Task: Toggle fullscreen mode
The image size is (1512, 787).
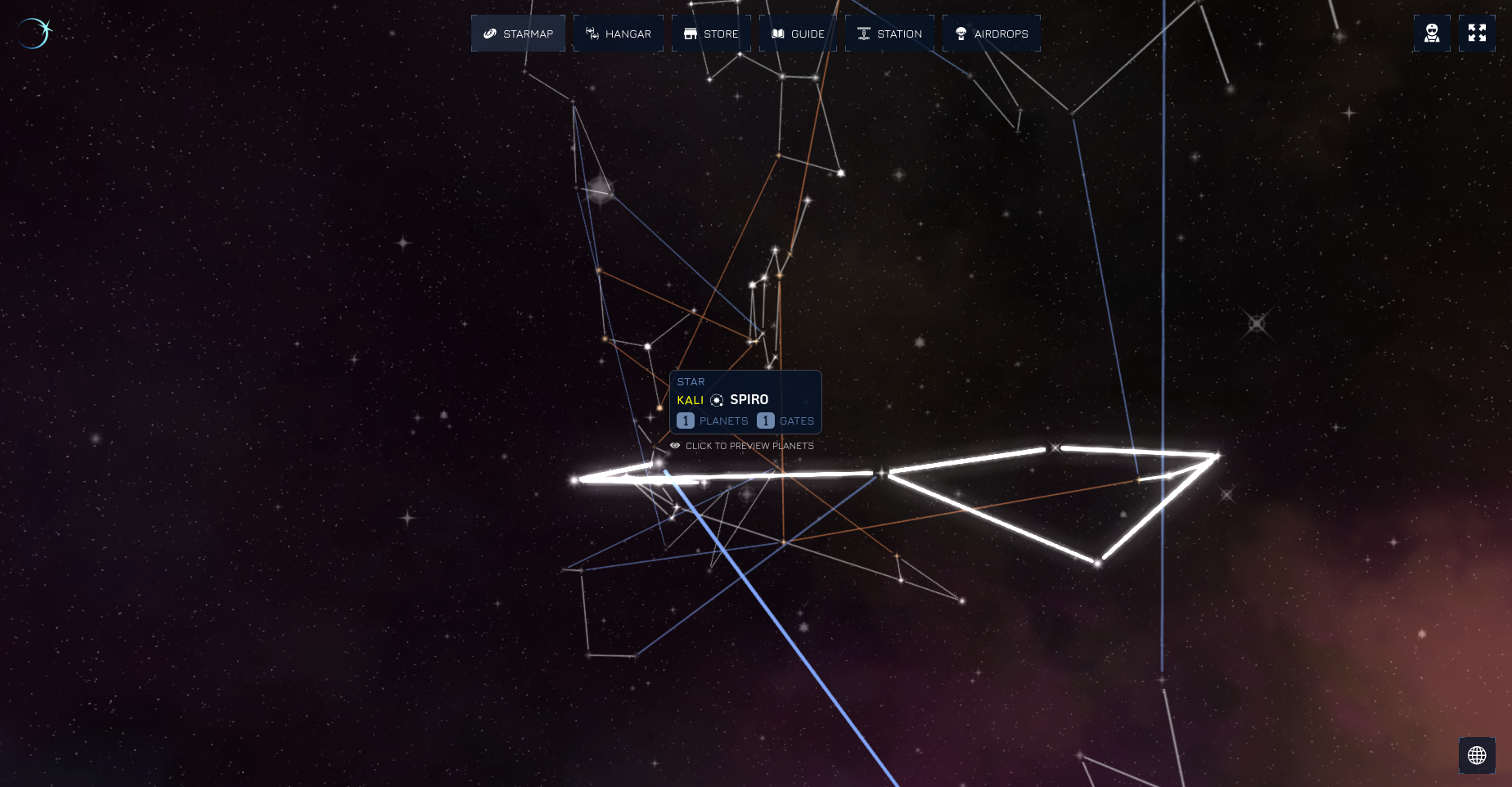Action: 1477,34
